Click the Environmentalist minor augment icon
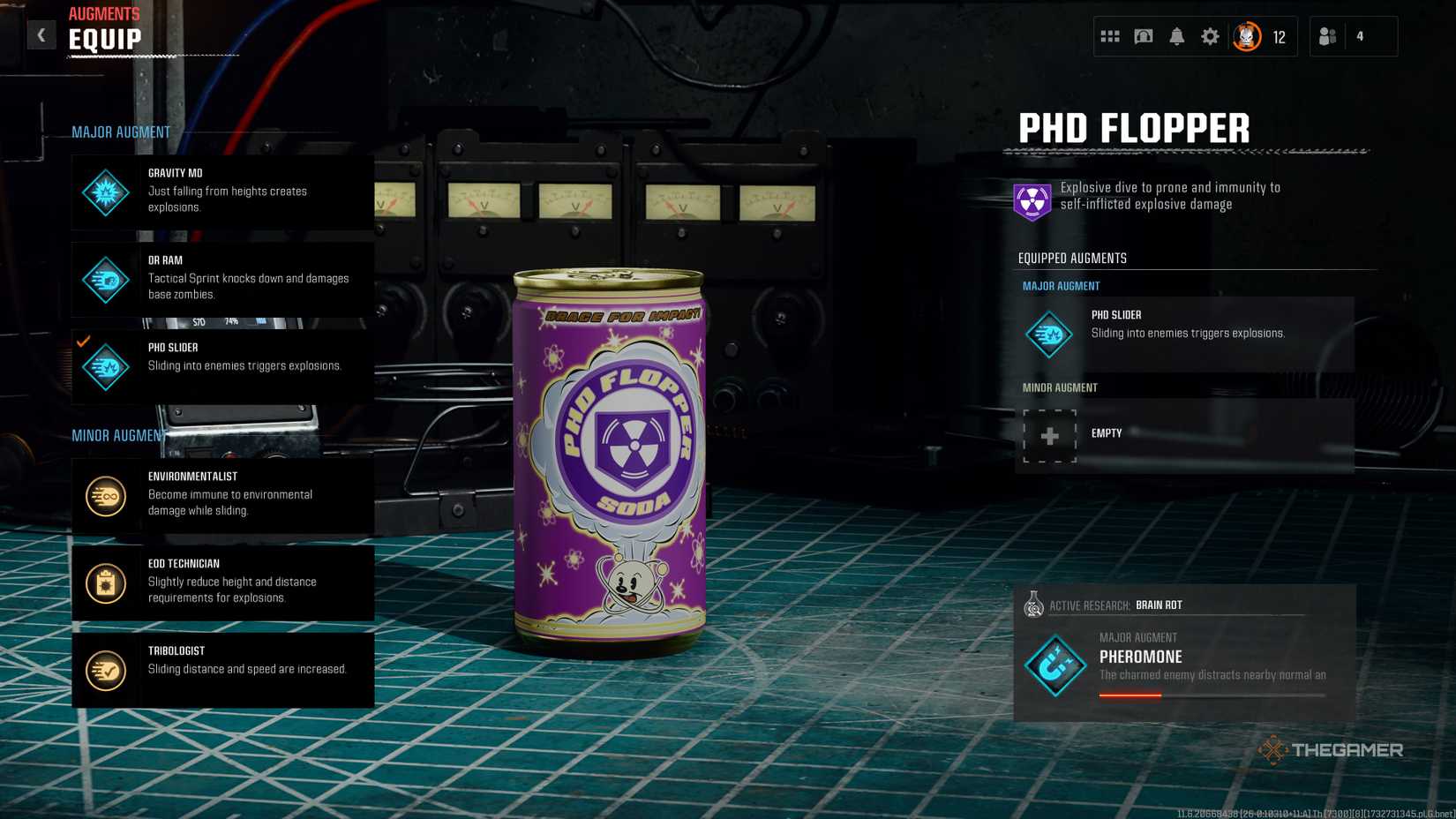The height and width of the screenshot is (819, 1456). point(105,495)
